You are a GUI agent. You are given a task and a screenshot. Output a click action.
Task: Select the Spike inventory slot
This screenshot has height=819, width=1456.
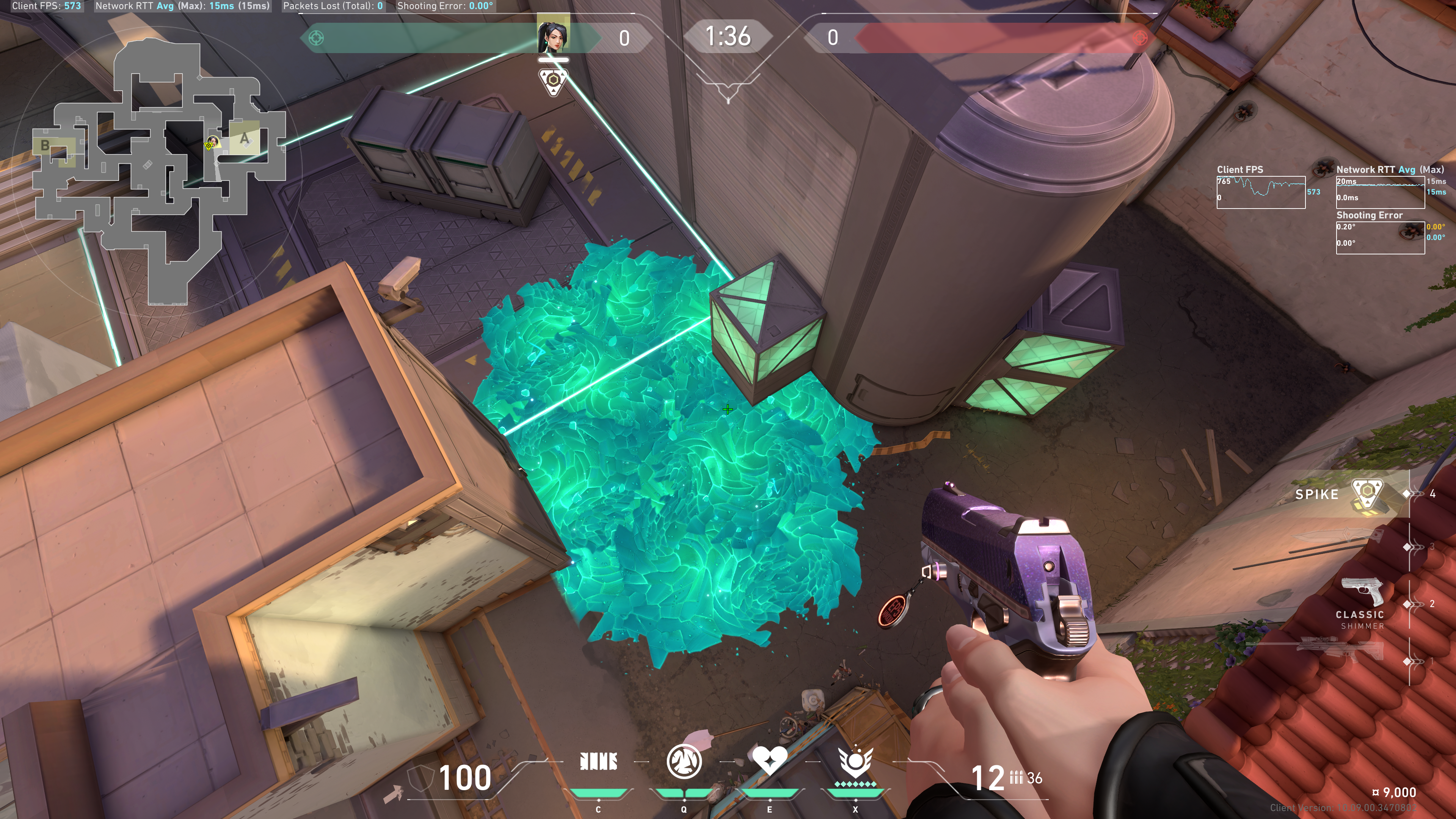pos(1345,494)
